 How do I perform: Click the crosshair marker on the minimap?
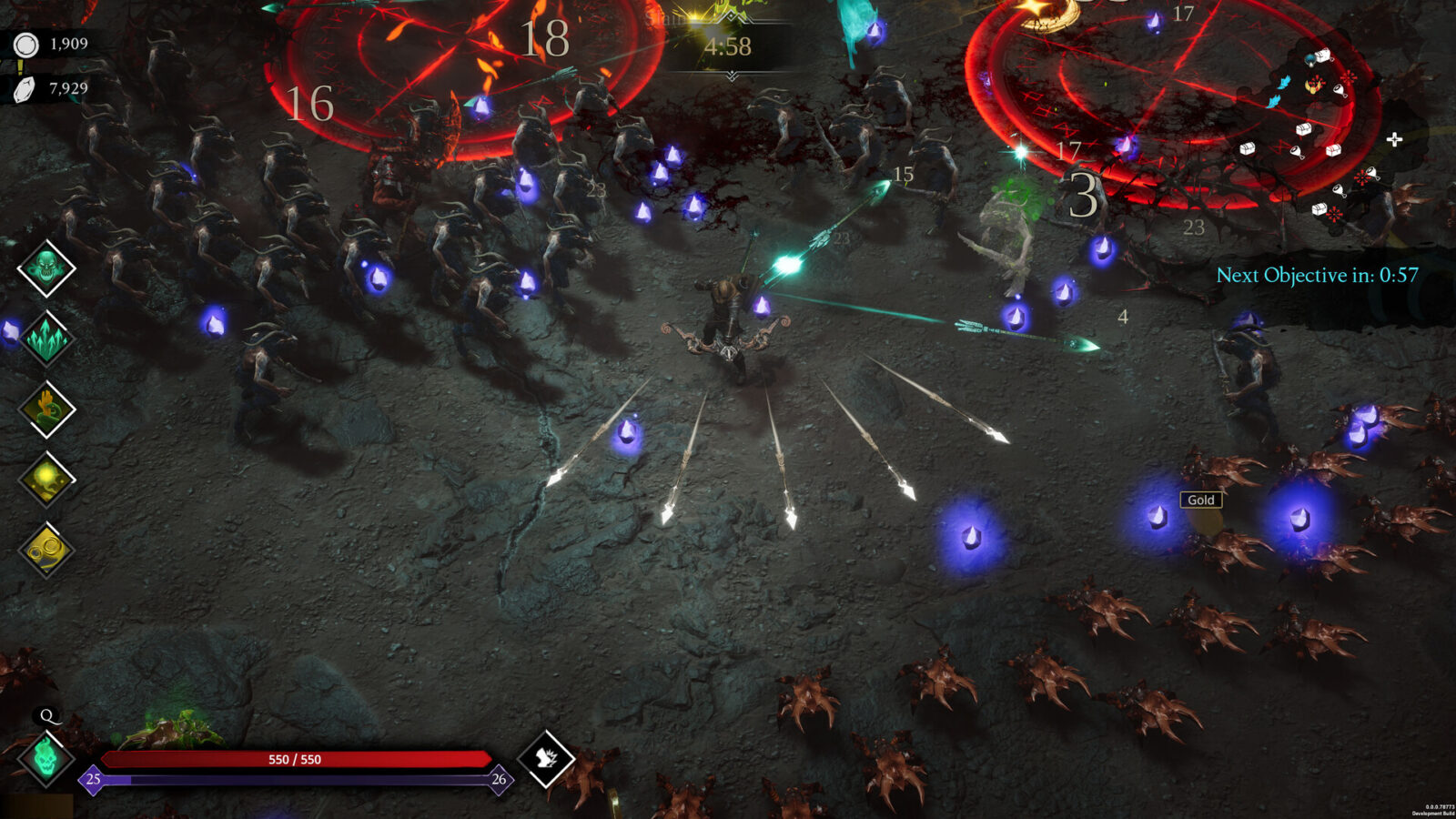1393,138
